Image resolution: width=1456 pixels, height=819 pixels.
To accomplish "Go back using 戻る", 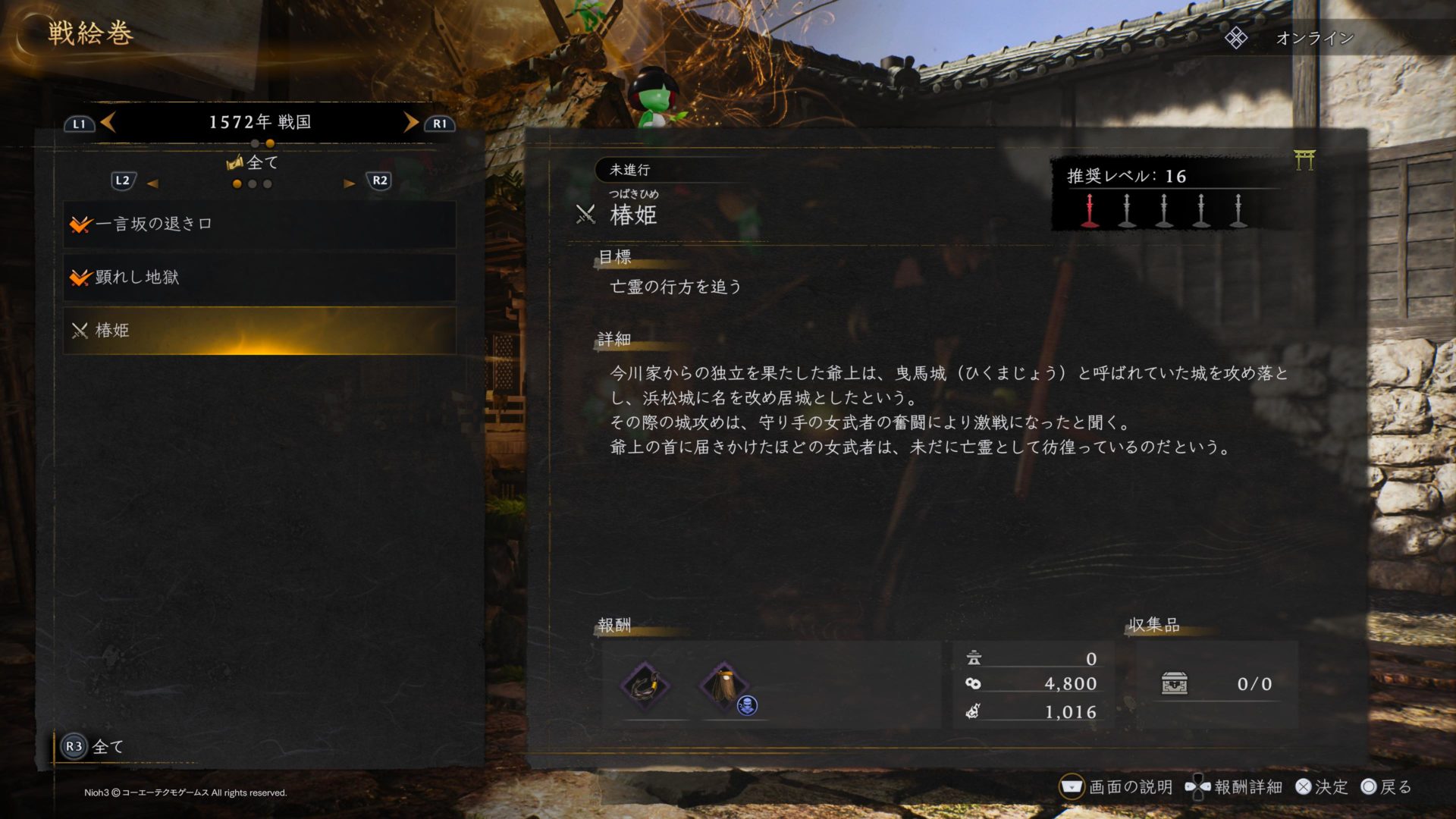I will pyautogui.click(x=1386, y=787).
